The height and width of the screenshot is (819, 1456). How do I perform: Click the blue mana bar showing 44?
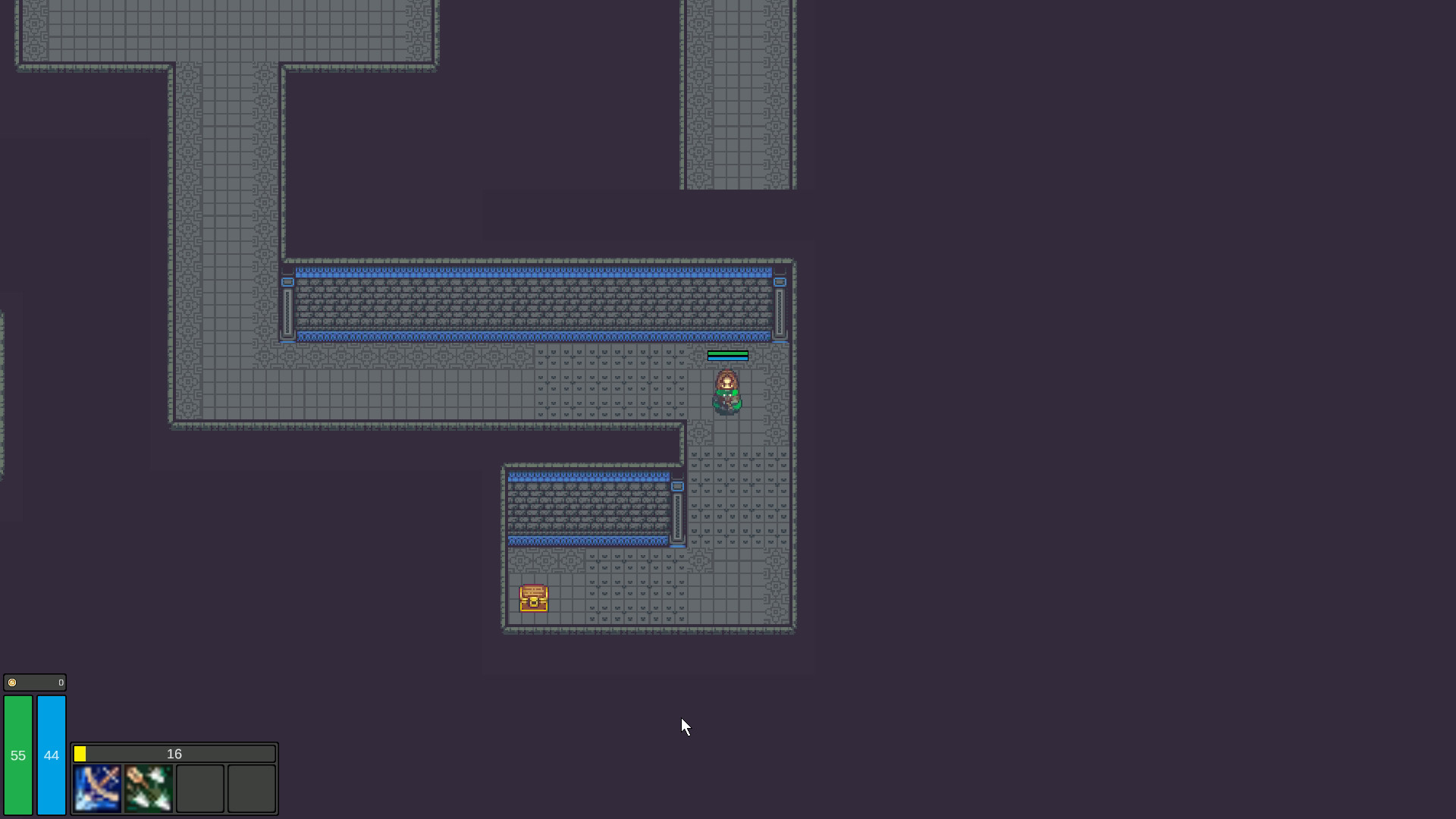point(51,756)
